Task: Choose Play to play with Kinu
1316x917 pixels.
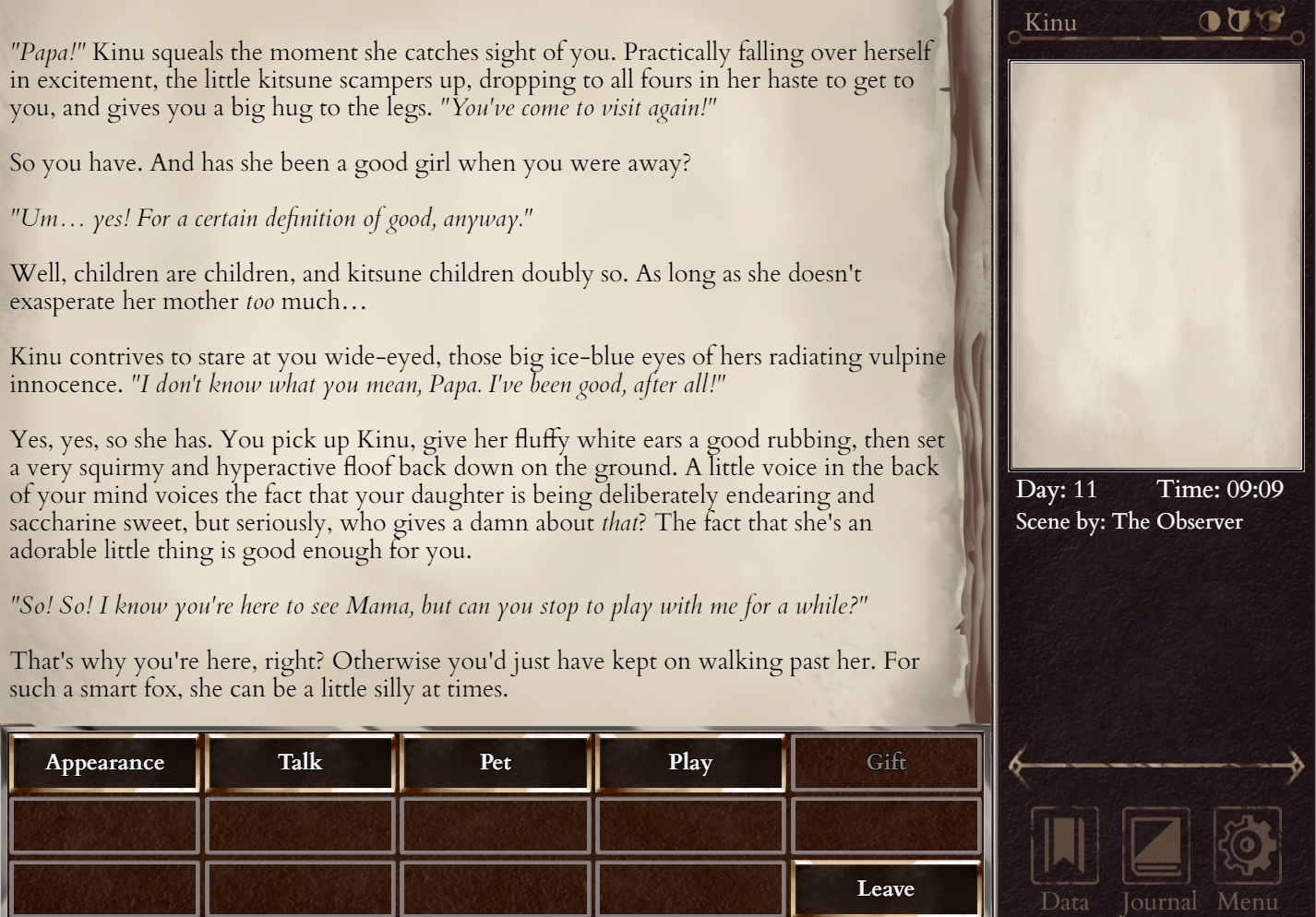Action: (x=690, y=762)
